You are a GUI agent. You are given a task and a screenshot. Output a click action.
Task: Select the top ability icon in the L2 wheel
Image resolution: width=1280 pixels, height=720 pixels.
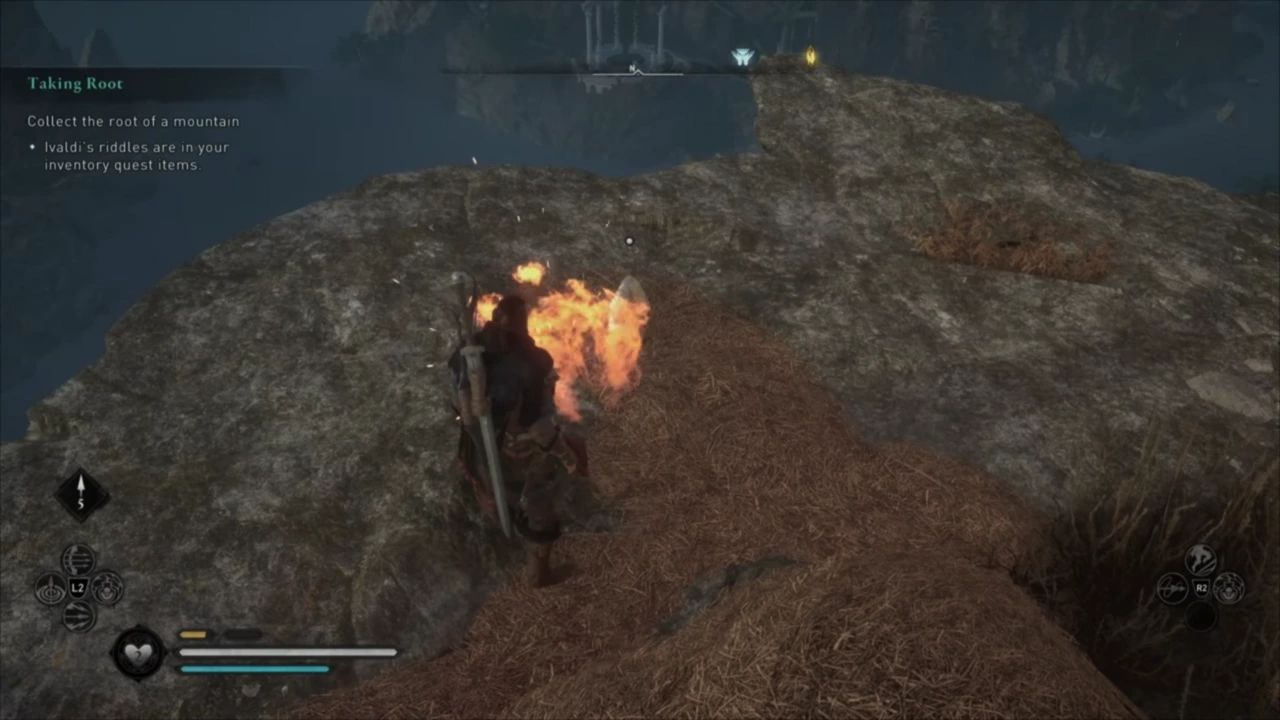point(78,560)
